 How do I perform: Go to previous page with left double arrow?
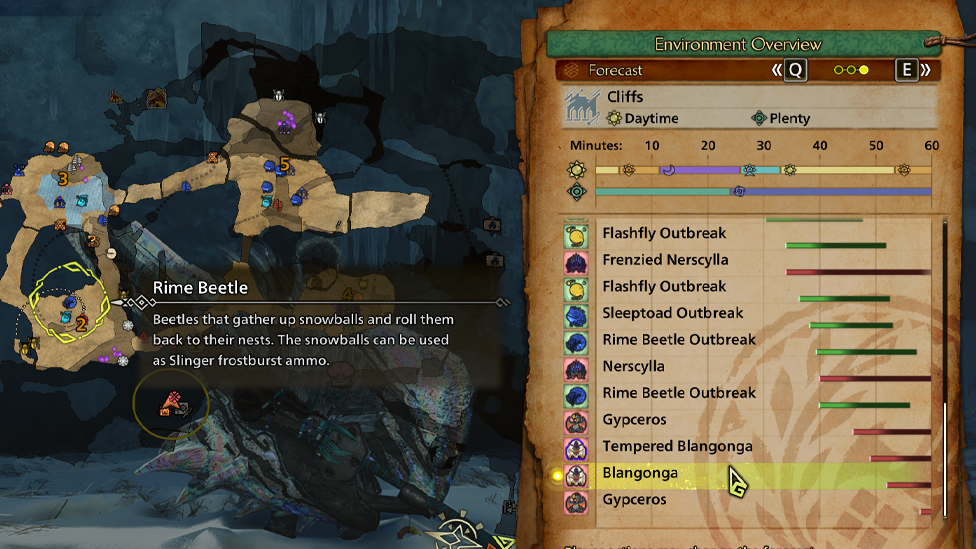pos(777,70)
